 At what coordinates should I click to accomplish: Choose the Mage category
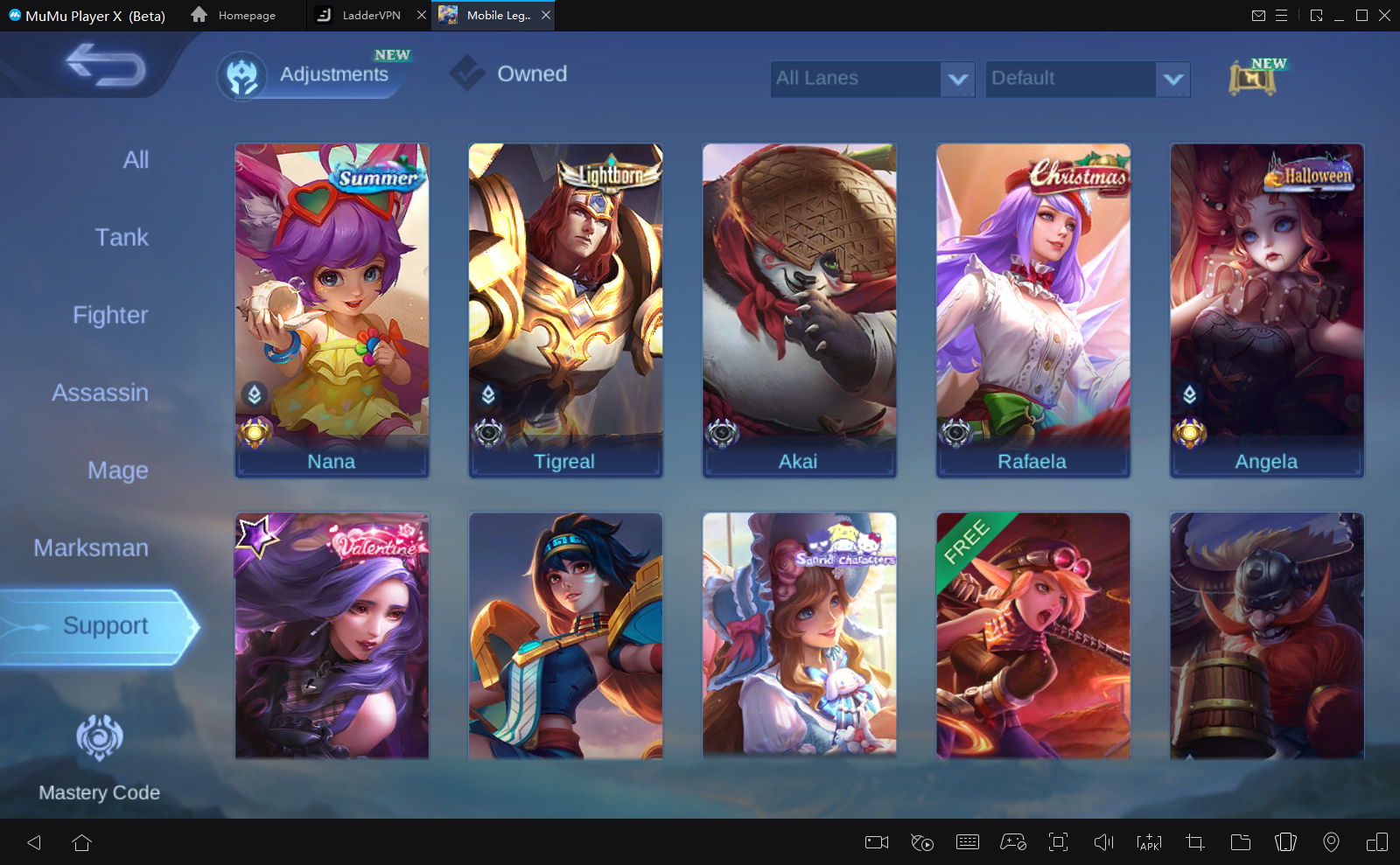coord(118,471)
